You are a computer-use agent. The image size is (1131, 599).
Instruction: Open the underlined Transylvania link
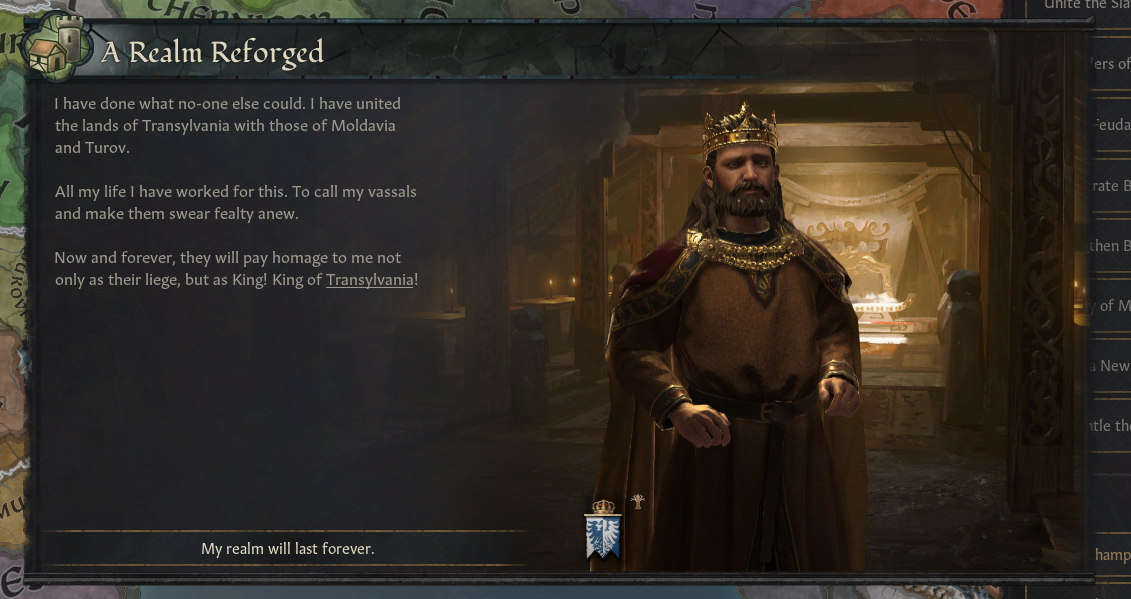[369, 280]
